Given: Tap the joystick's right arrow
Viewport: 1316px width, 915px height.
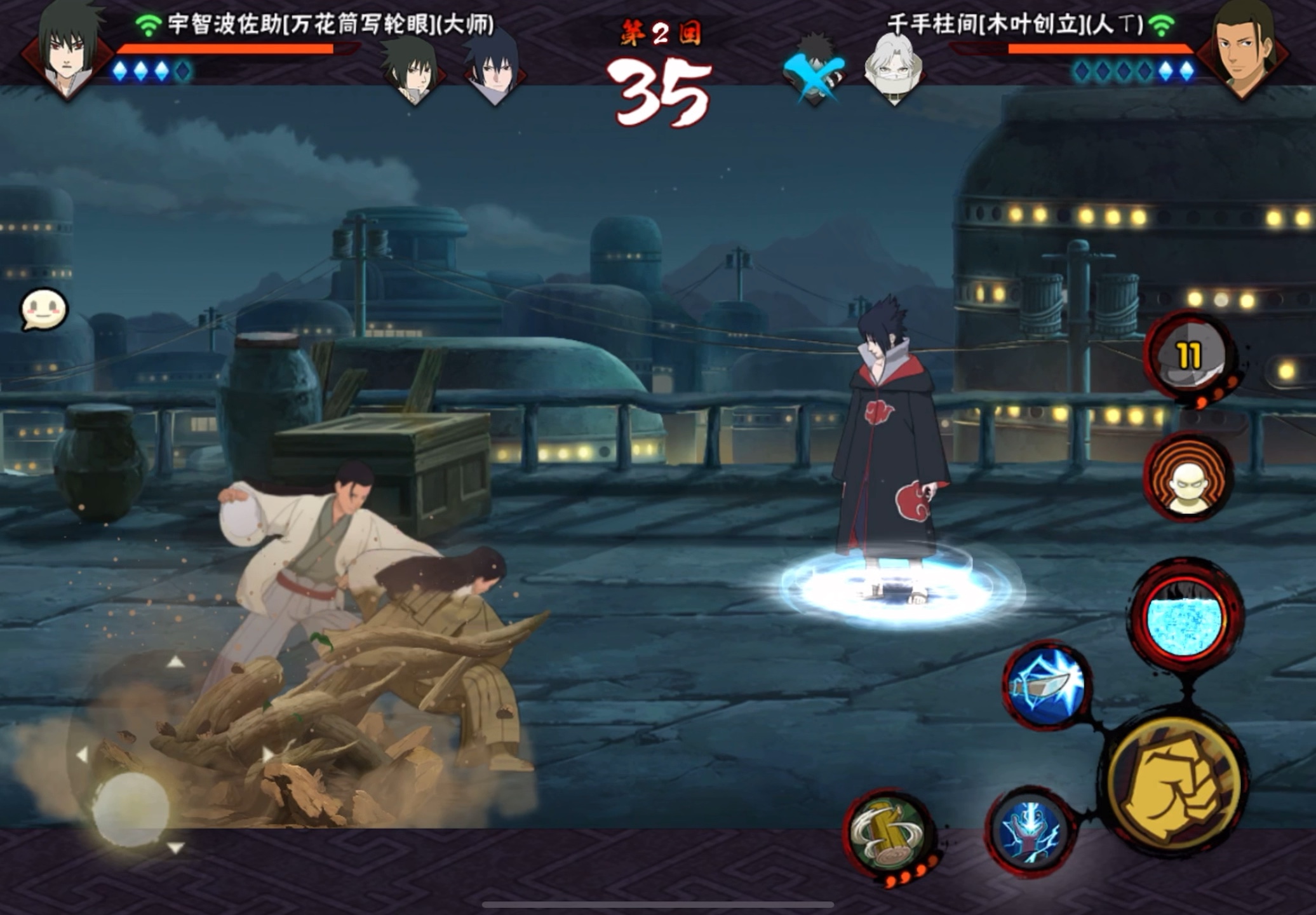Looking at the screenshot, I should [x=268, y=755].
